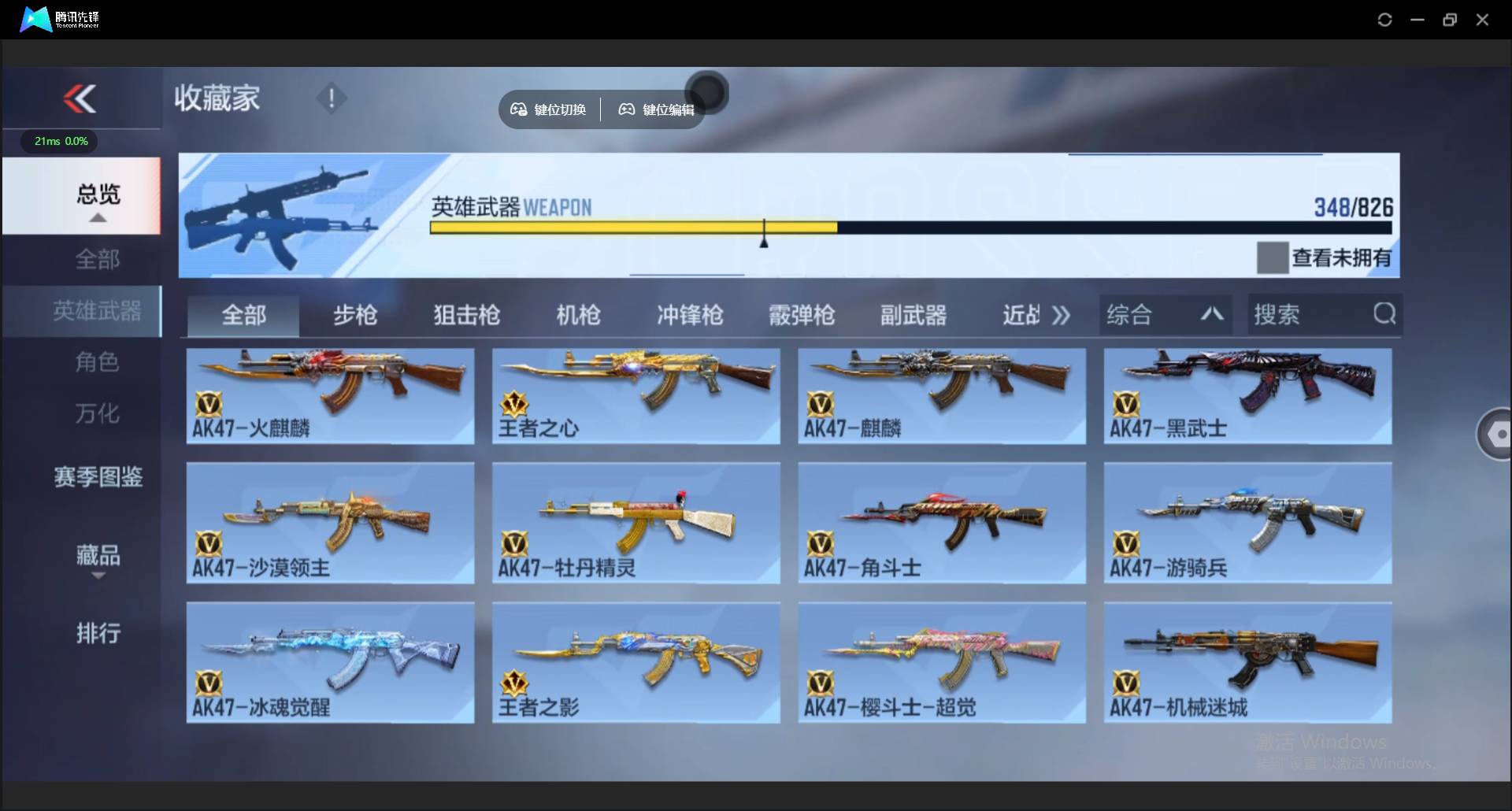Select the 英雄武器 sidebar option

98,311
